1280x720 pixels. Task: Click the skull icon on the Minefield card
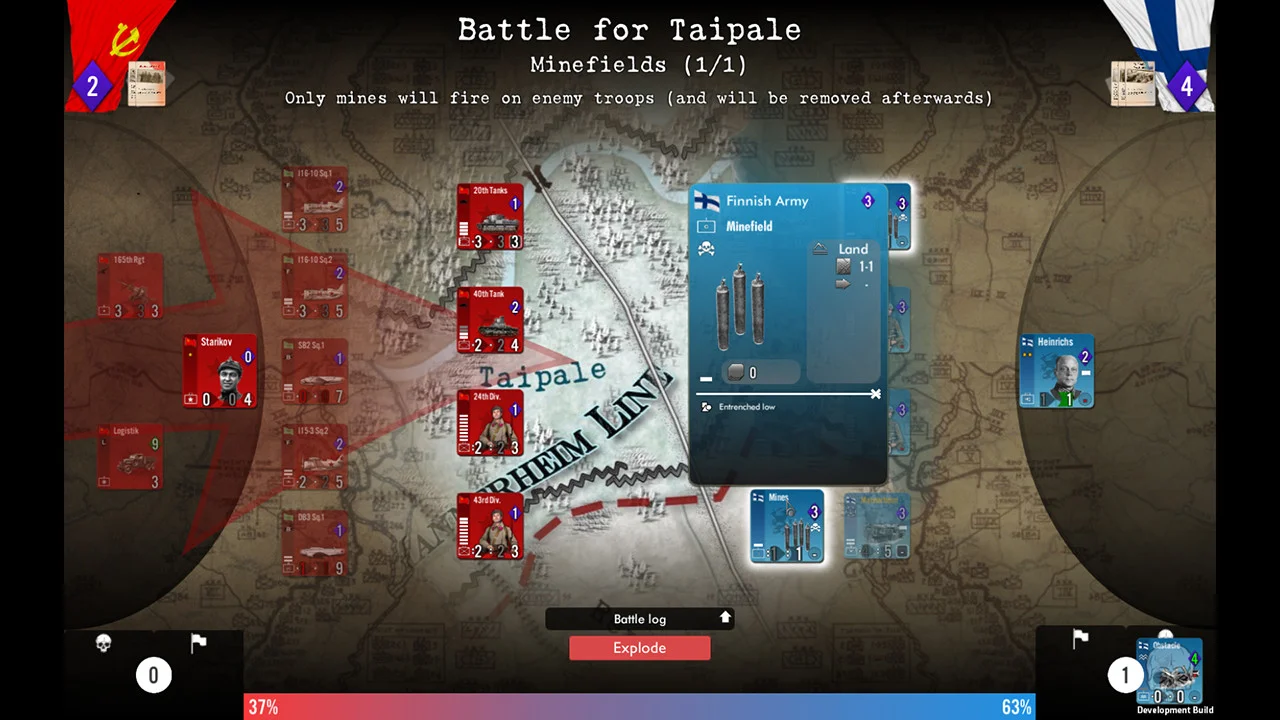(706, 248)
